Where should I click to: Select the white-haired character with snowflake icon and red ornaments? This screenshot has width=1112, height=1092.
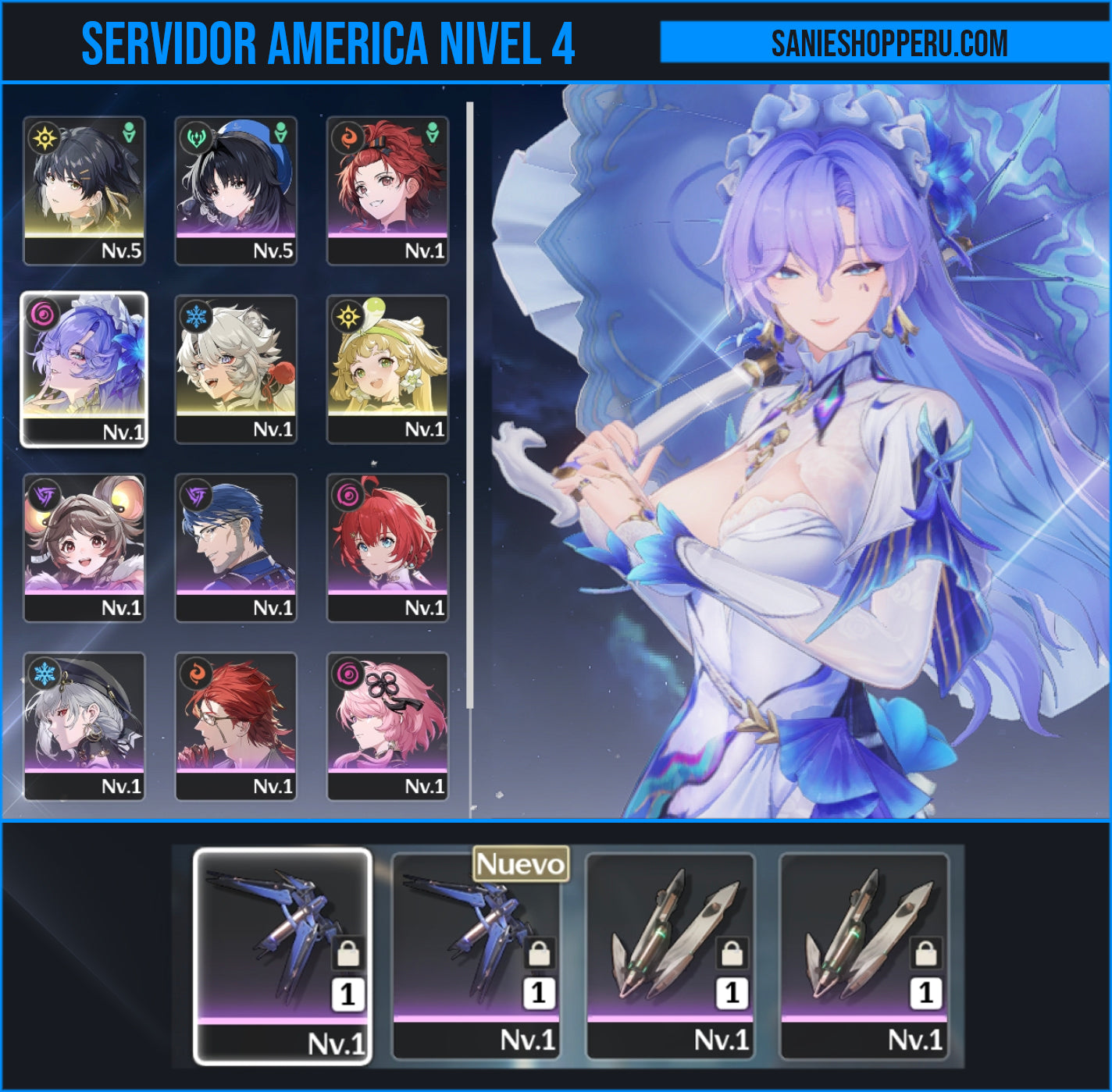click(x=236, y=369)
